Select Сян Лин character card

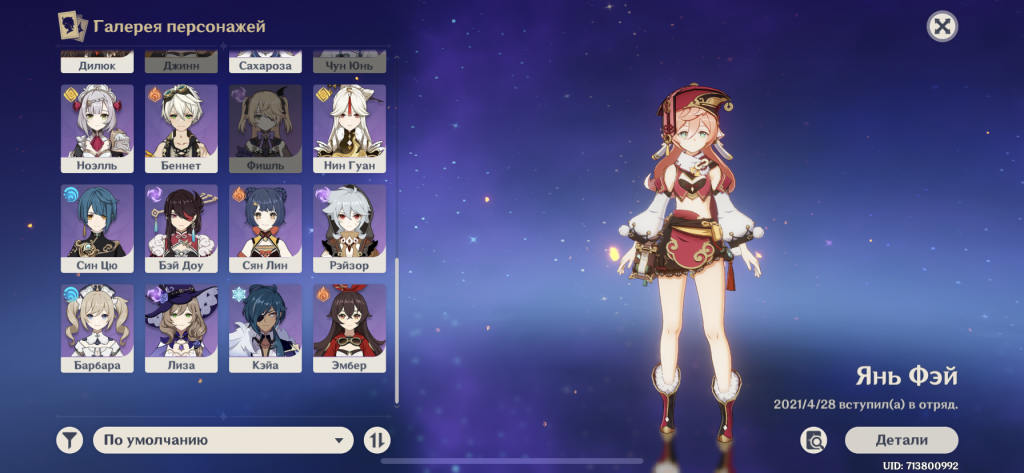[x=265, y=229]
